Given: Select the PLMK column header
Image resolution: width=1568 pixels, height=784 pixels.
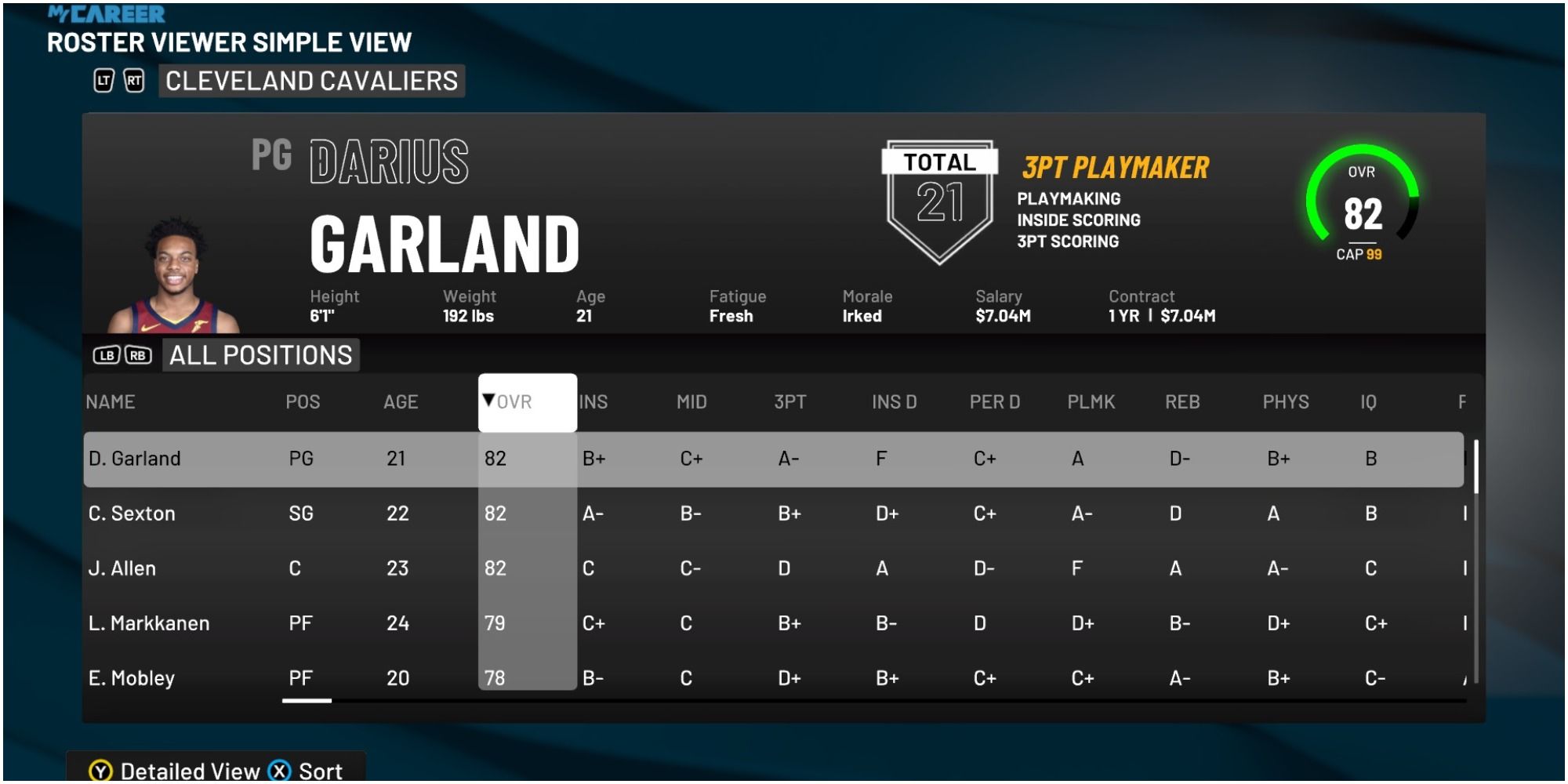Looking at the screenshot, I should coord(1092,401).
